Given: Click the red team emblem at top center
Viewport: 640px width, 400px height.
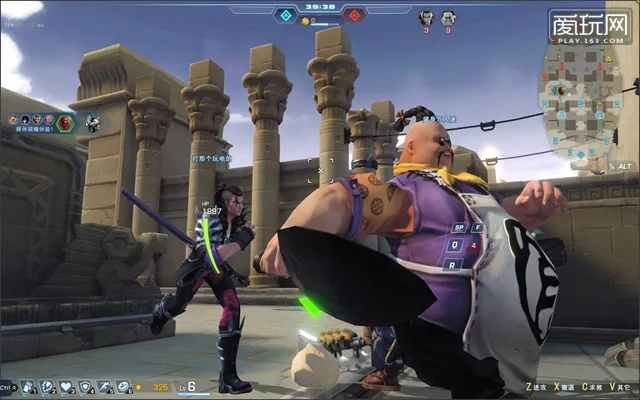Looking at the screenshot, I should (353, 16).
